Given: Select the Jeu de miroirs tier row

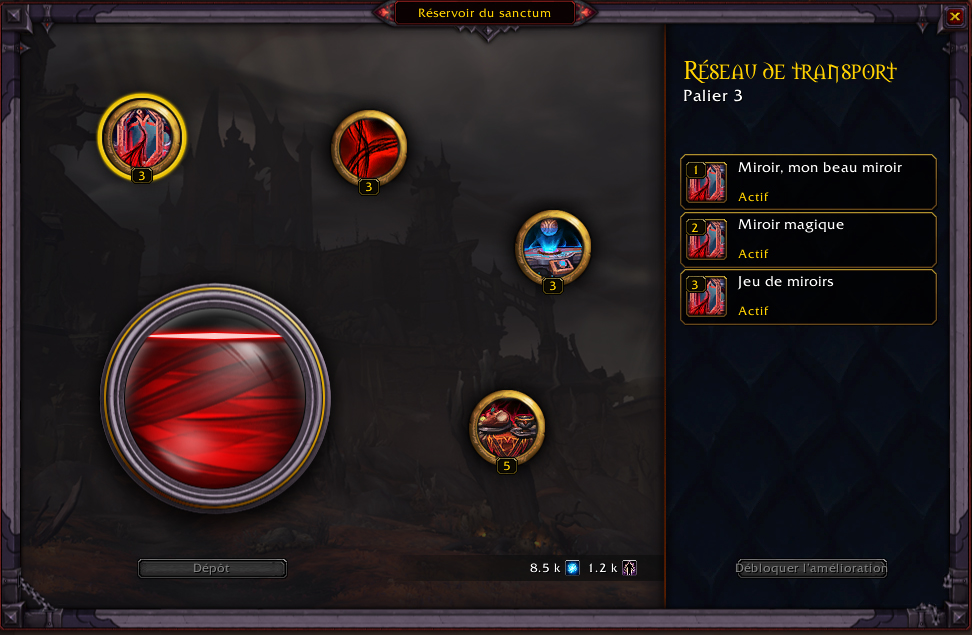Looking at the screenshot, I should coord(808,296).
